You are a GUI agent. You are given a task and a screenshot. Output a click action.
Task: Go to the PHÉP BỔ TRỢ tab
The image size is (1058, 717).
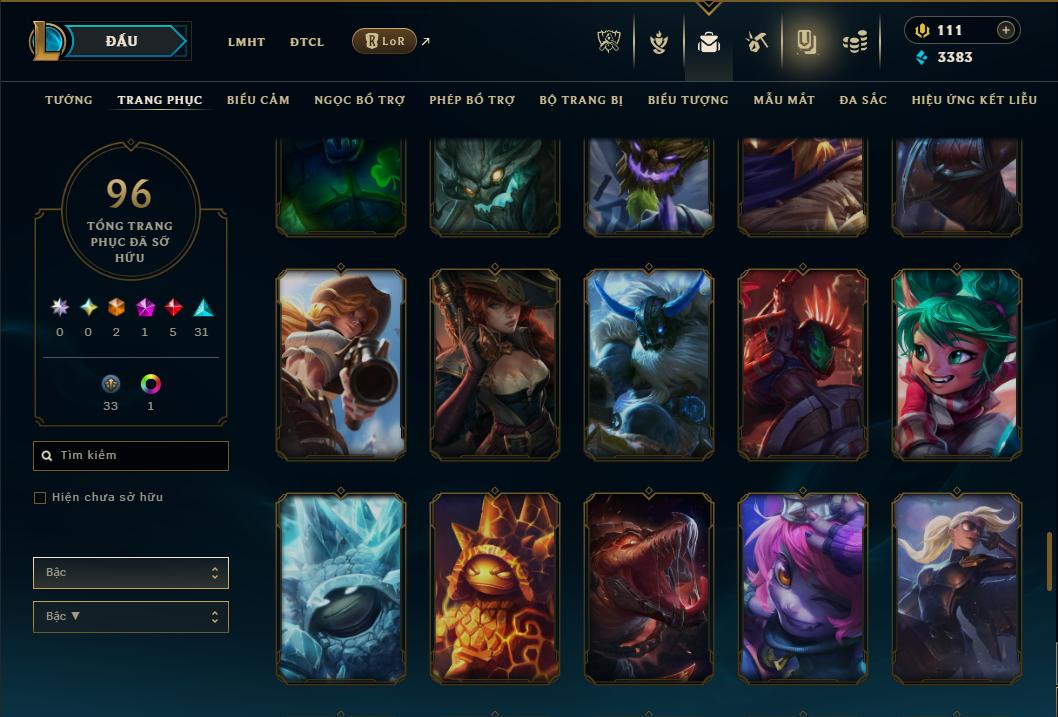point(472,100)
